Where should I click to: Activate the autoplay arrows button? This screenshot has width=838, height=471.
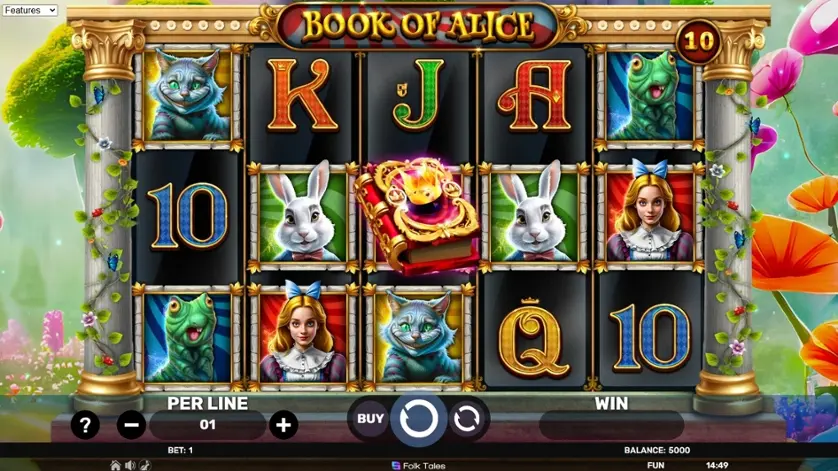click(466, 420)
